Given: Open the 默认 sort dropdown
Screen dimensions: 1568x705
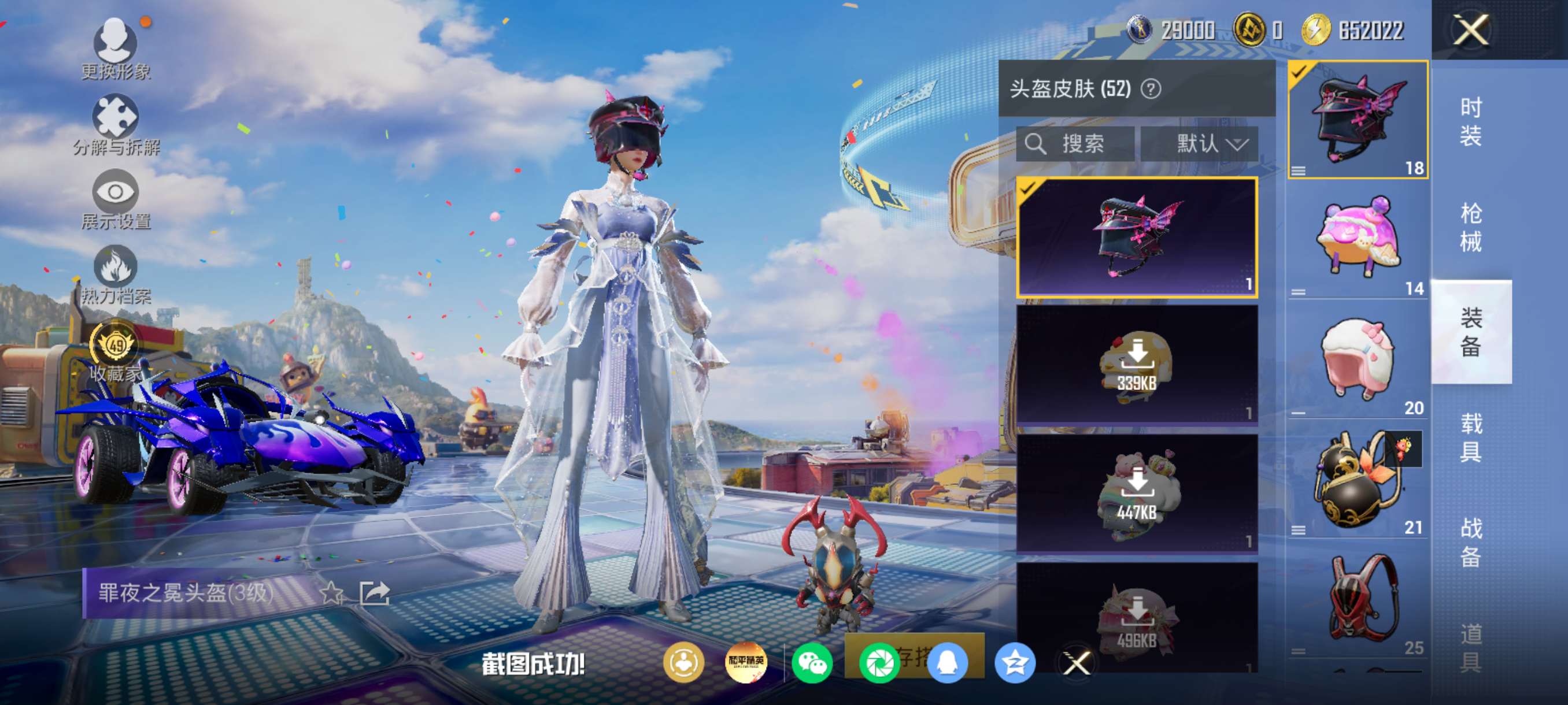Looking at the screenshot, I should pos(1199,144).
